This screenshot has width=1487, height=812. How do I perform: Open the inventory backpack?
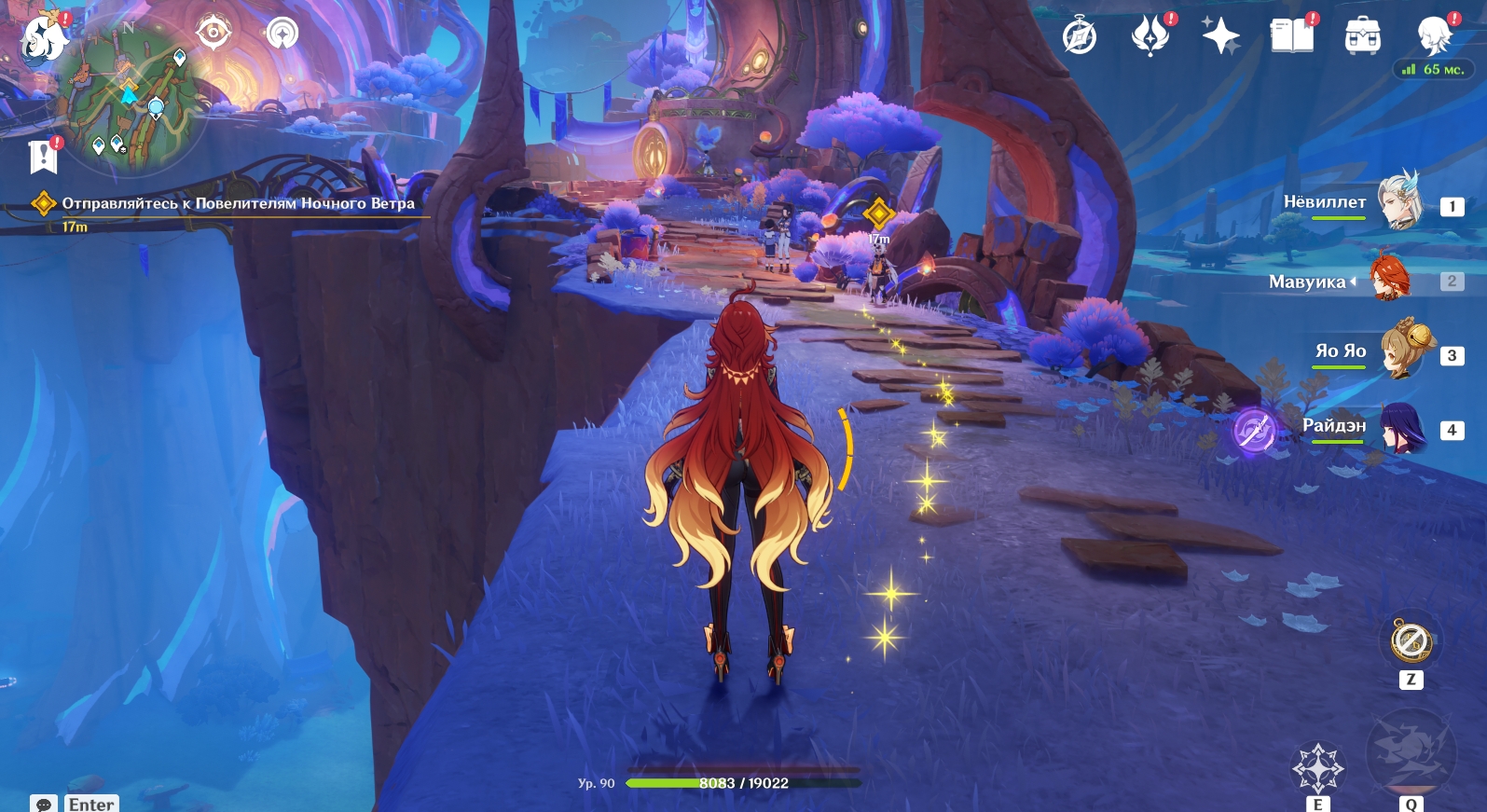tap(1362, 36)
